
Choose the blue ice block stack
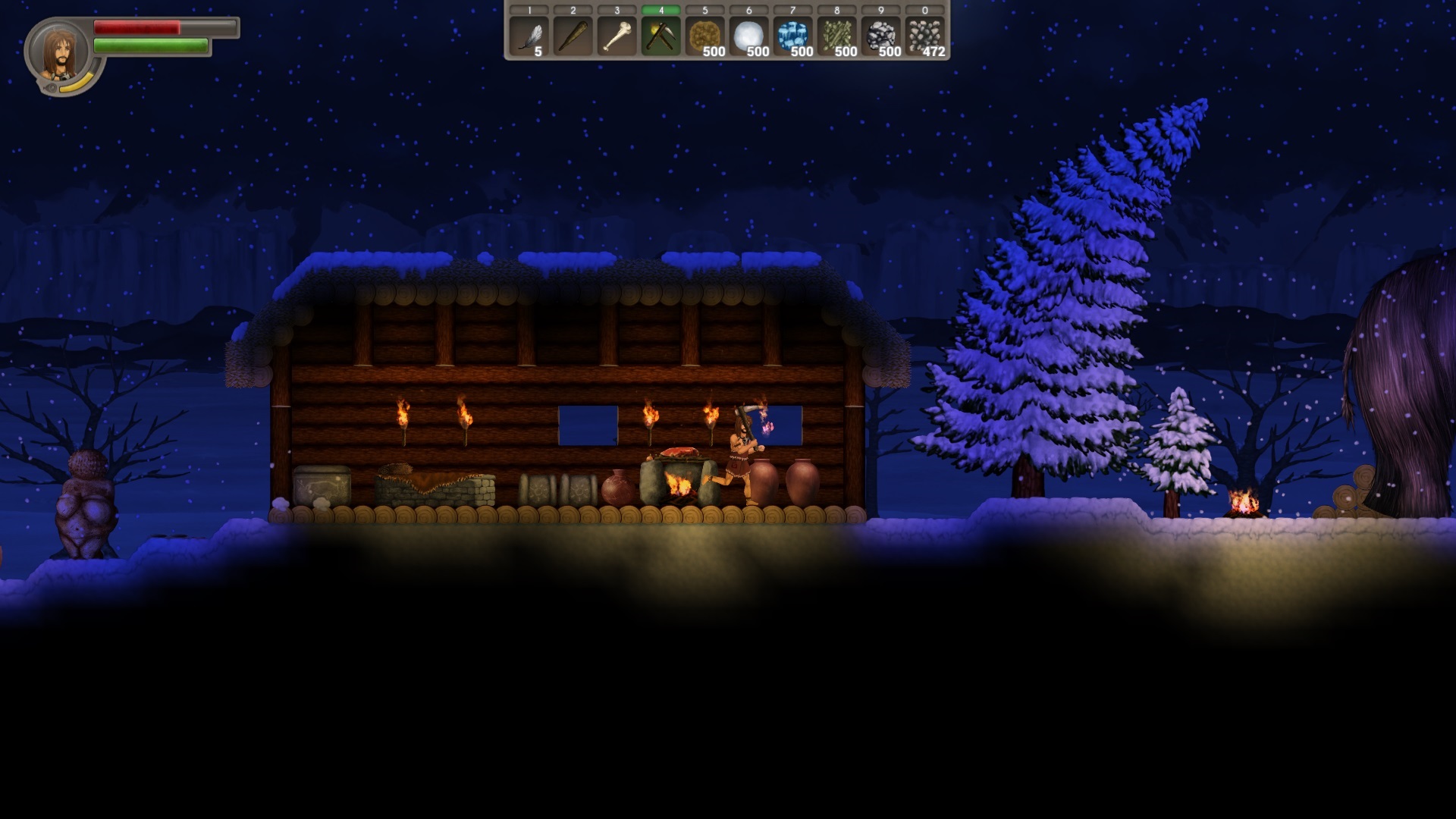[792, 36]
